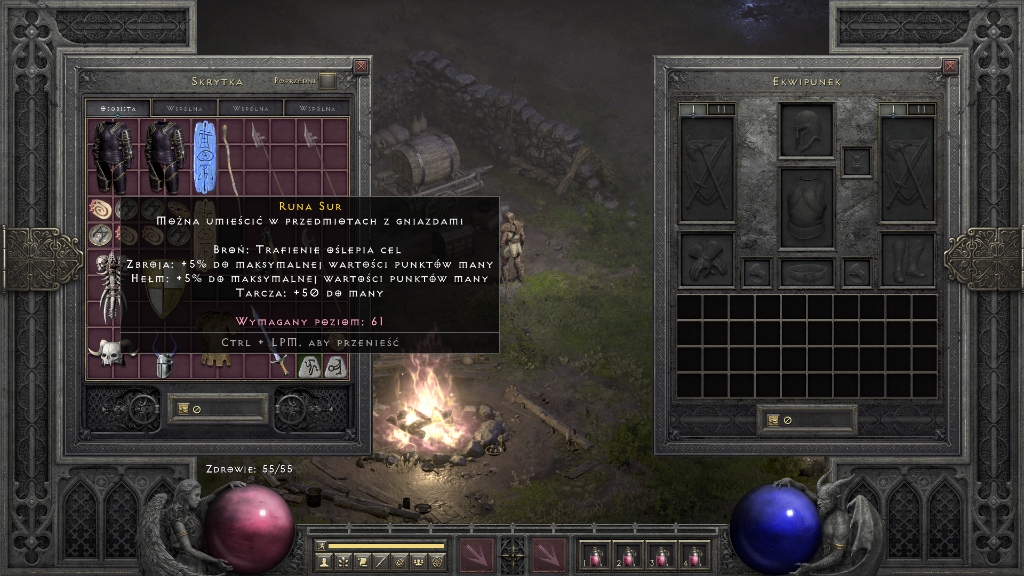This screenshot has height=576, width=1024.
Task: Switch to the Osobista stash tab
Action: (x=118, y=108)
